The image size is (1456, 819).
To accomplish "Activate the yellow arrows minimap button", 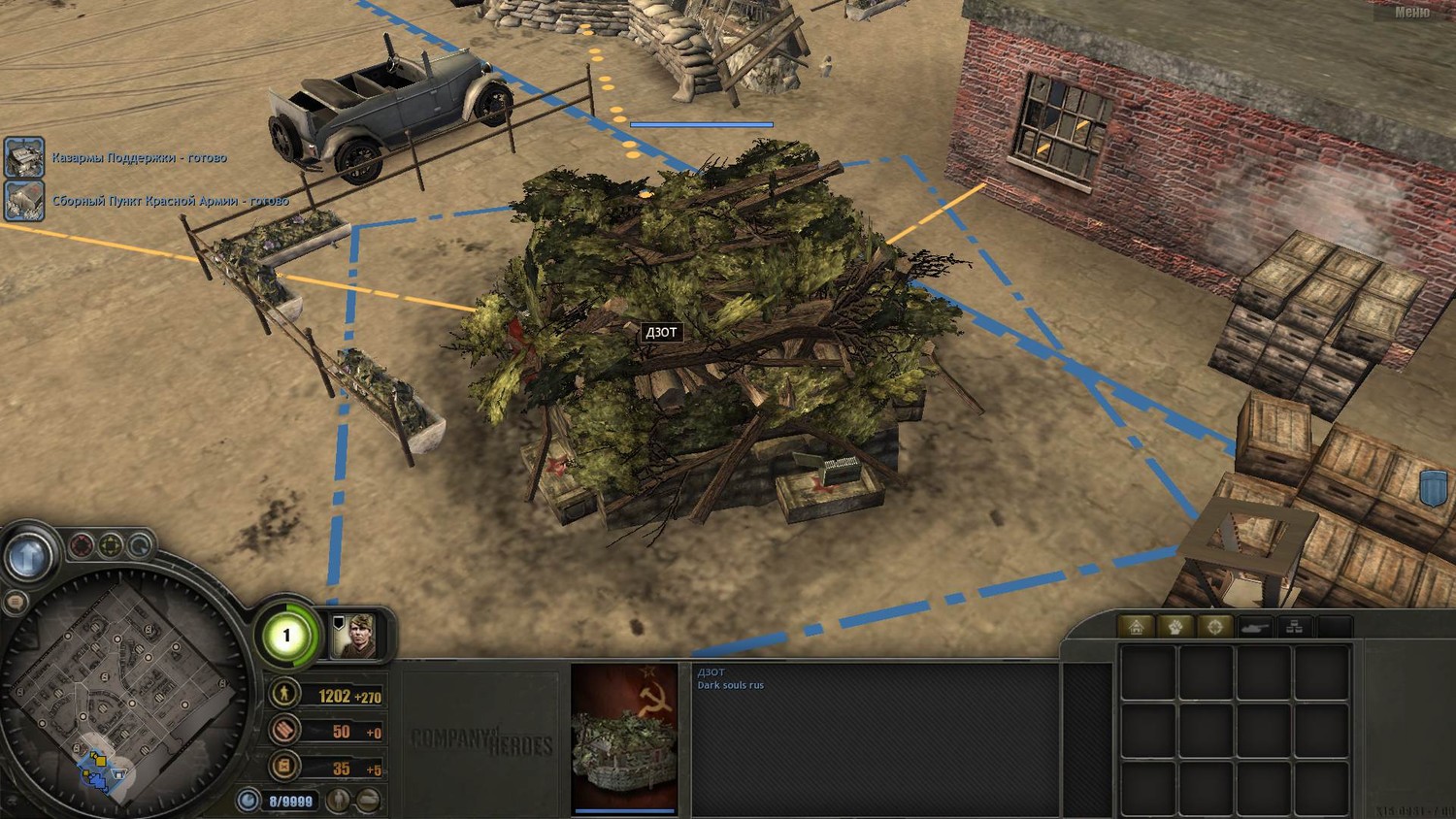I will (112, 545).
